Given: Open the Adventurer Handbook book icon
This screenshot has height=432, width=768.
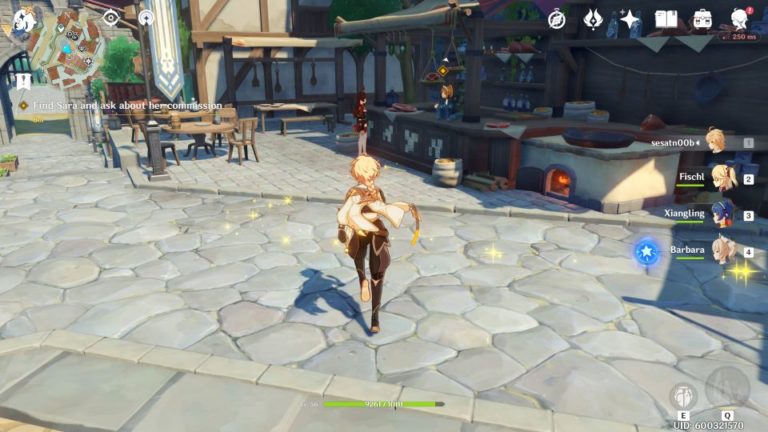Looking at the screenshot, I should click(666, 19).
